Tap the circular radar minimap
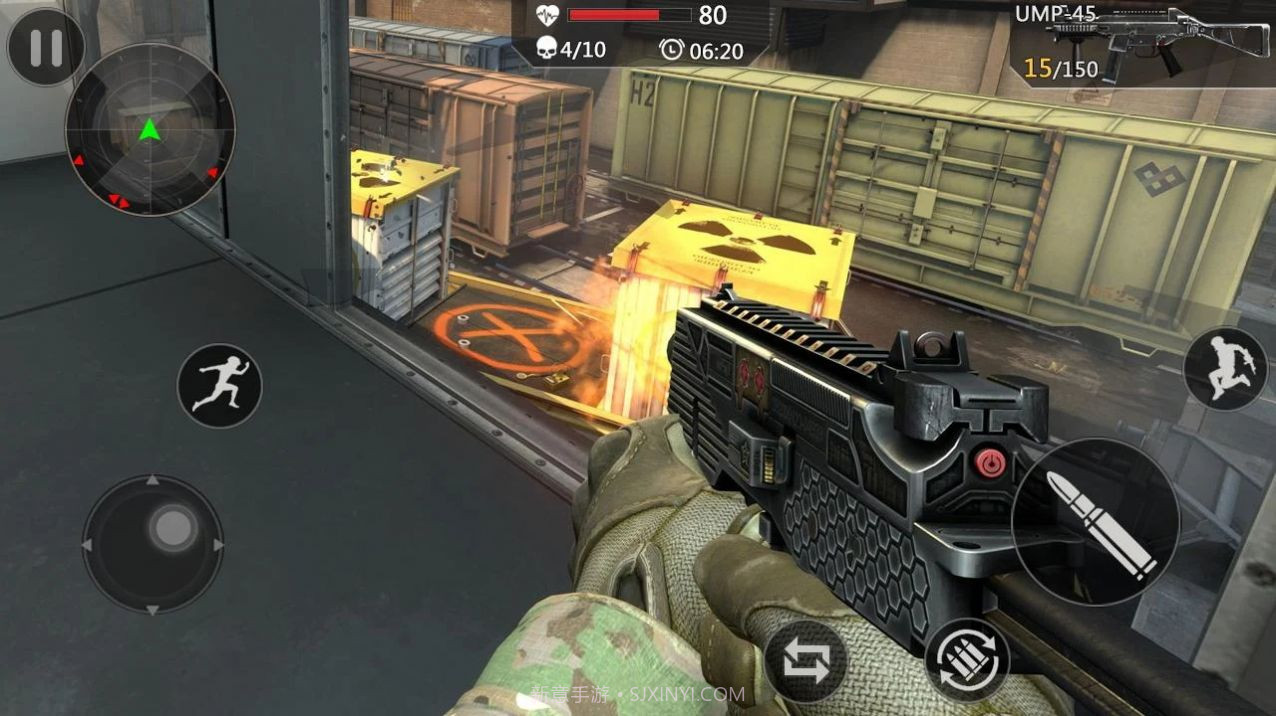Screen dimensions: 1276x716 click(x=150, y=130)
